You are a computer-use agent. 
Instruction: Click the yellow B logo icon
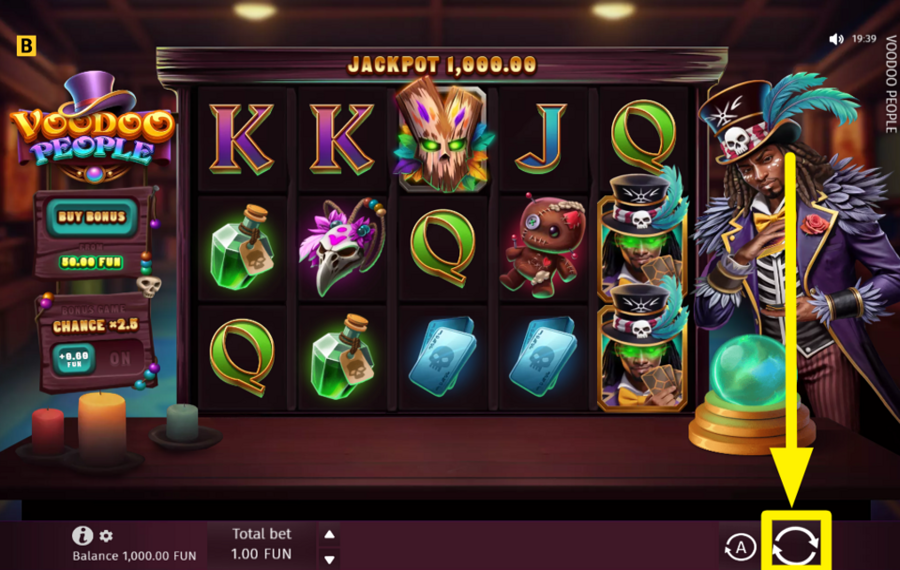pyautogui.click(x=25, y=45)
